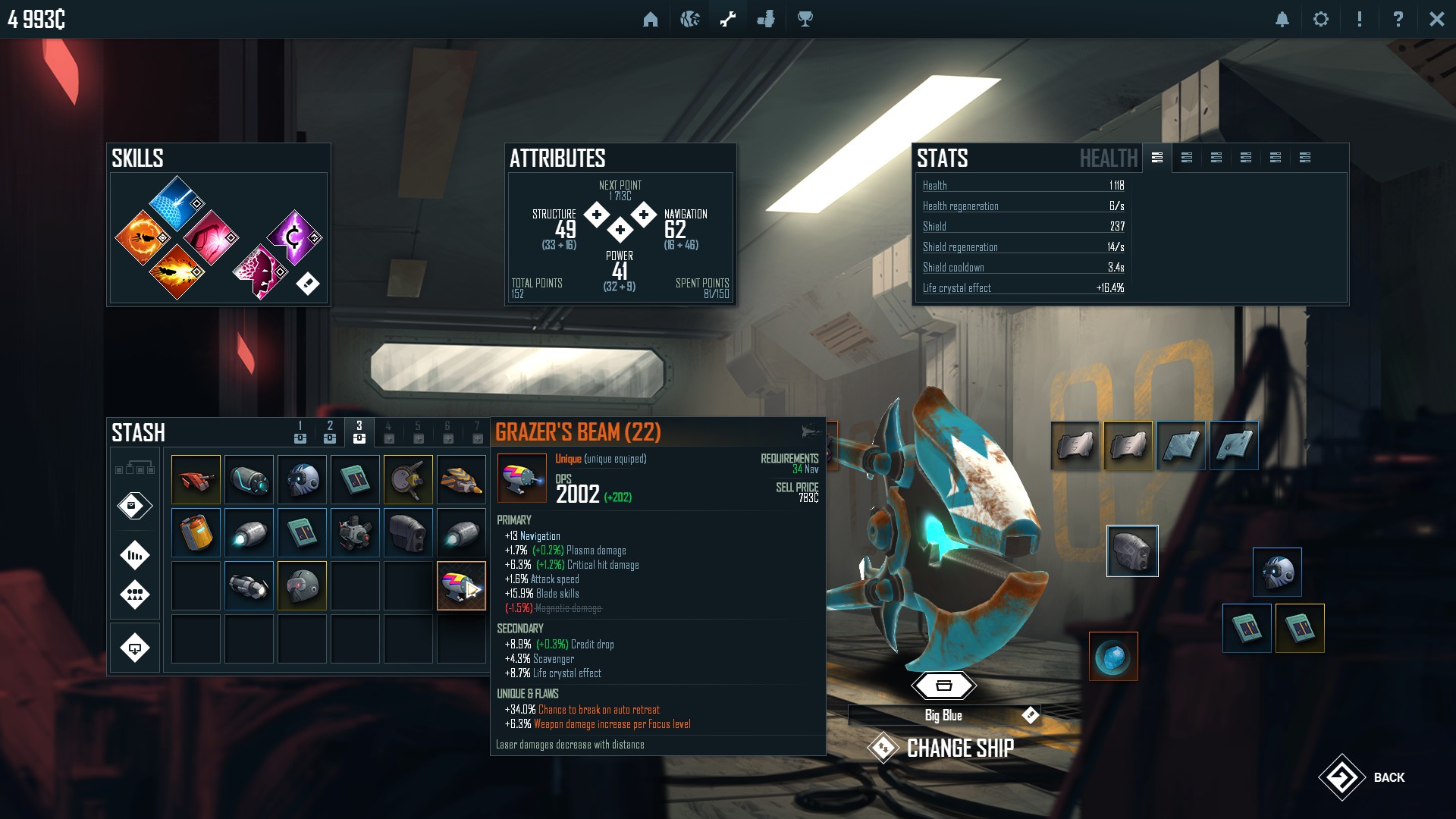This screenshot has height=819, width=1456.
Task: Click the wrench workshop icon in top bar
Action: [727, 19]
